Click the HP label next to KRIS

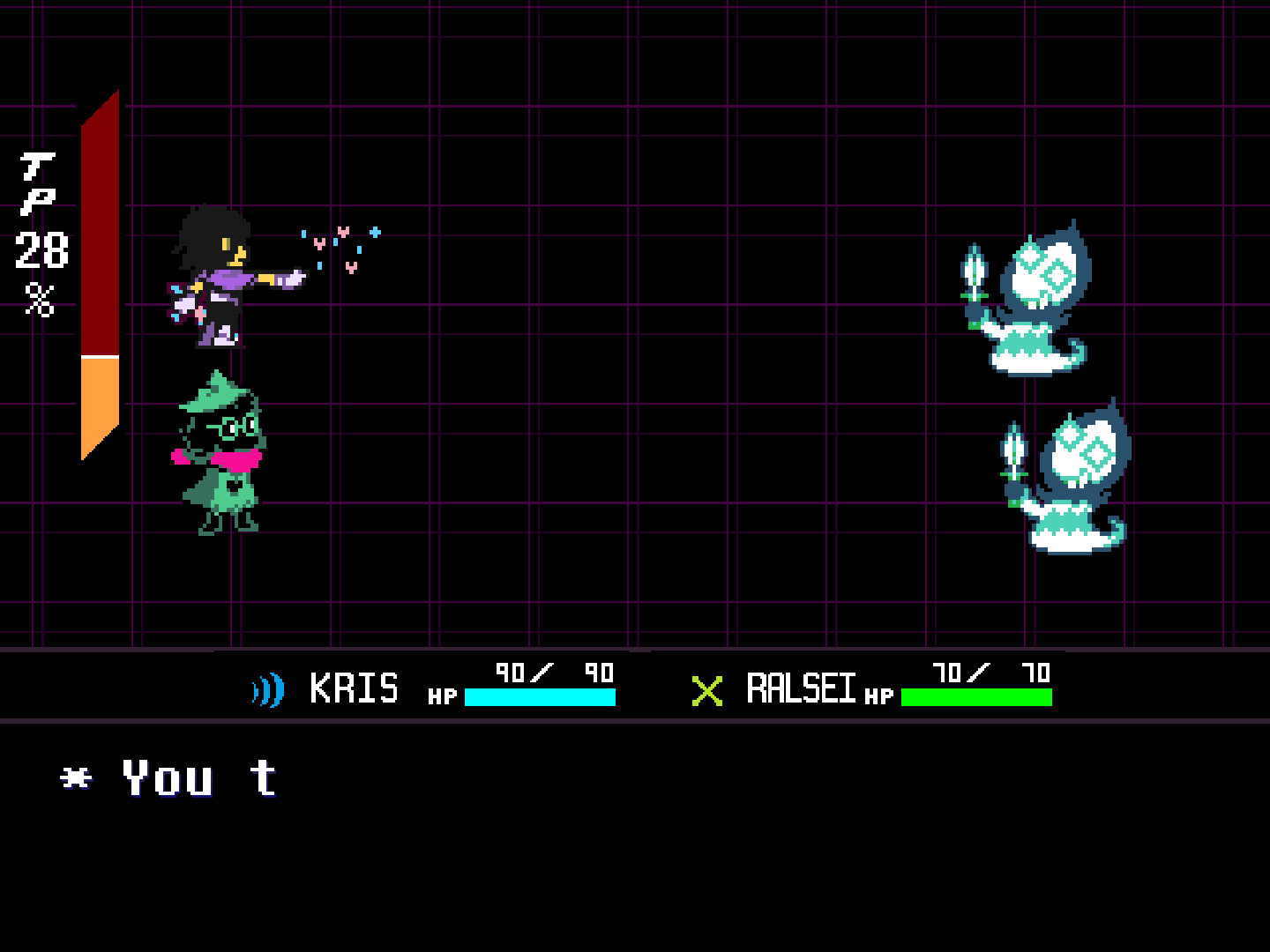[445, 696]
